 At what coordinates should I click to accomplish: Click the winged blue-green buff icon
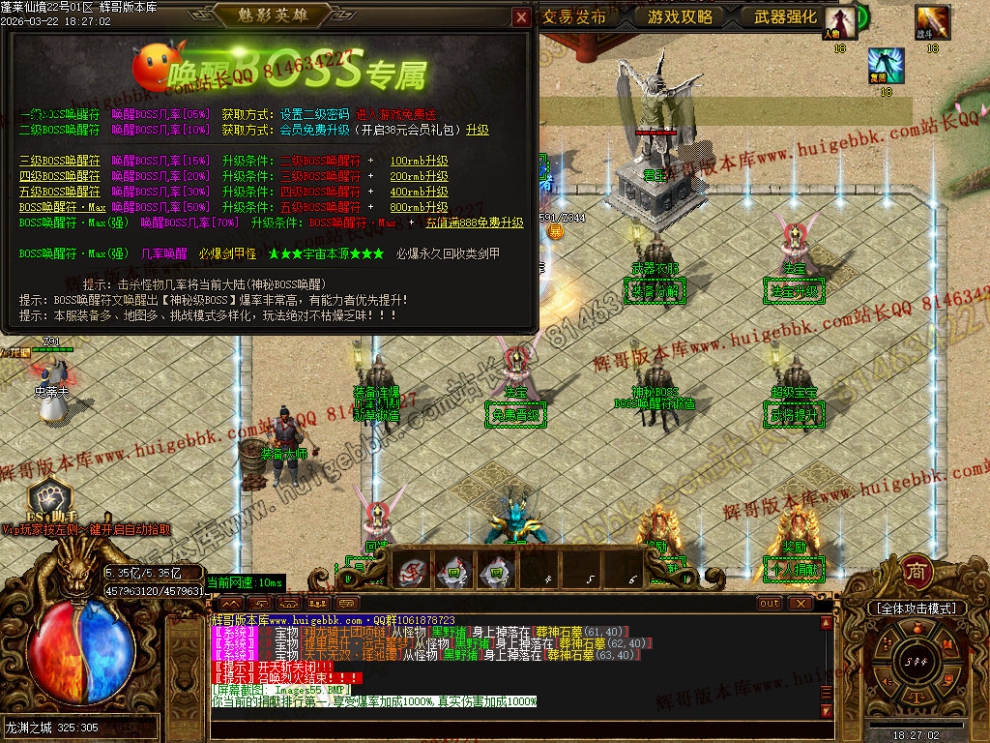(x=885, y=65)
